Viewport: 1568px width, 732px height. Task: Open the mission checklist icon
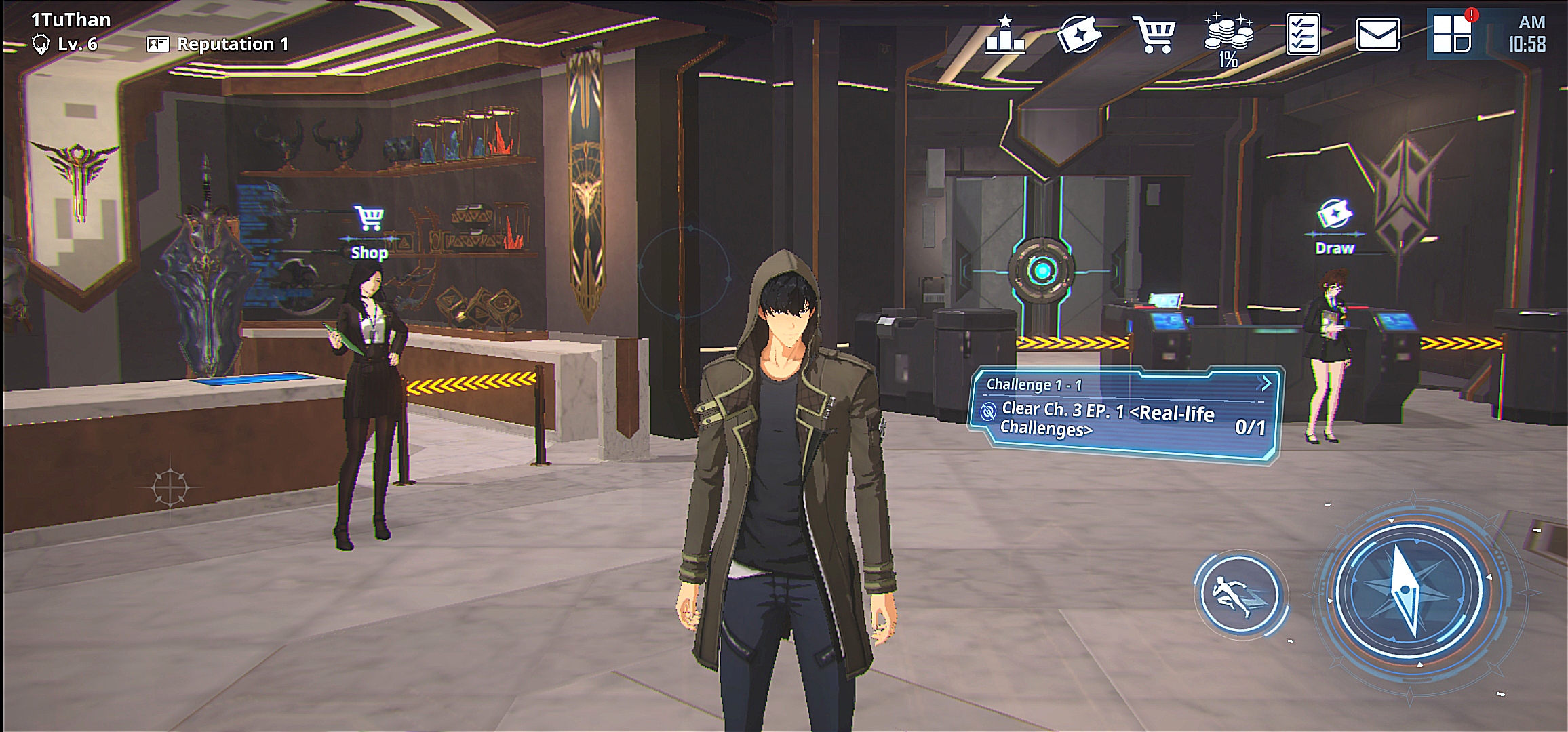1303,34
